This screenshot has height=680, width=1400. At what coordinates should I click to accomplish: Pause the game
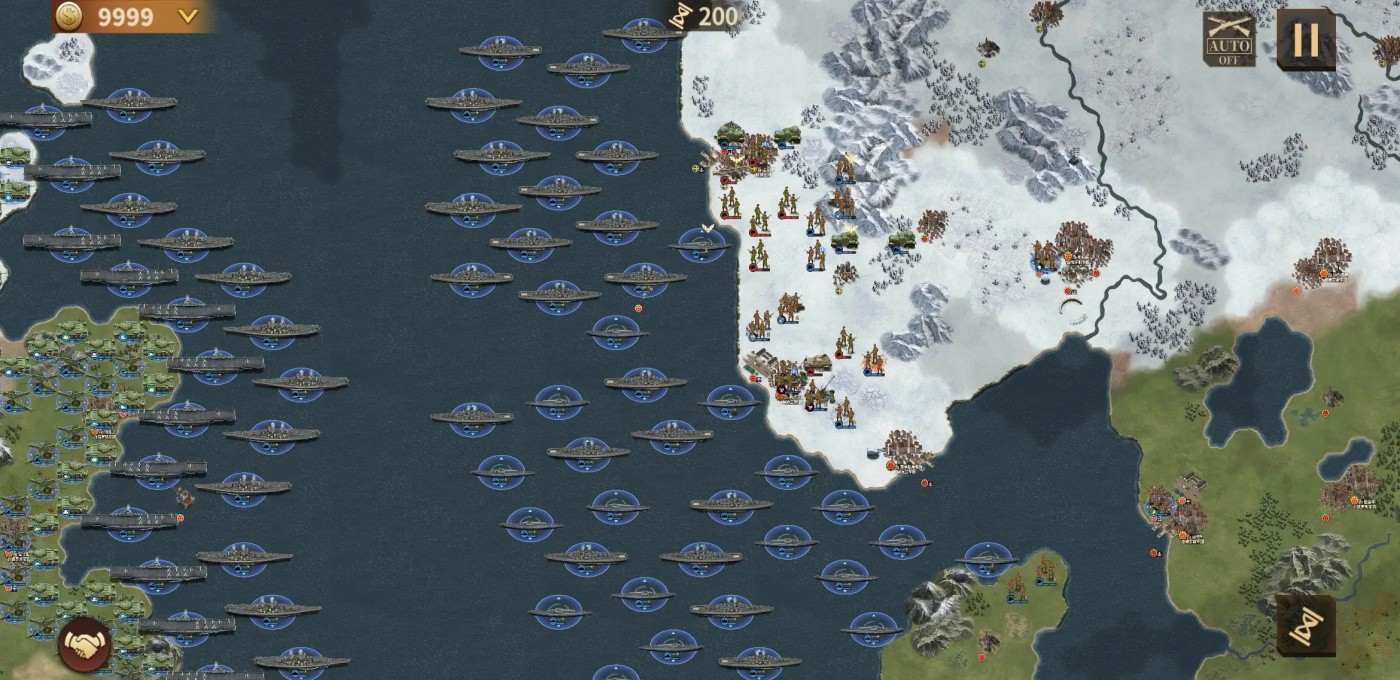point(1306,40)
